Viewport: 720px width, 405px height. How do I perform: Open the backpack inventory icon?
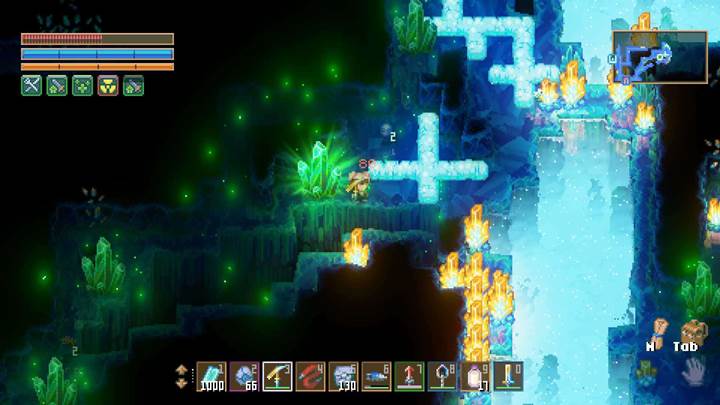pyautogui.click(x=690, y=331)
